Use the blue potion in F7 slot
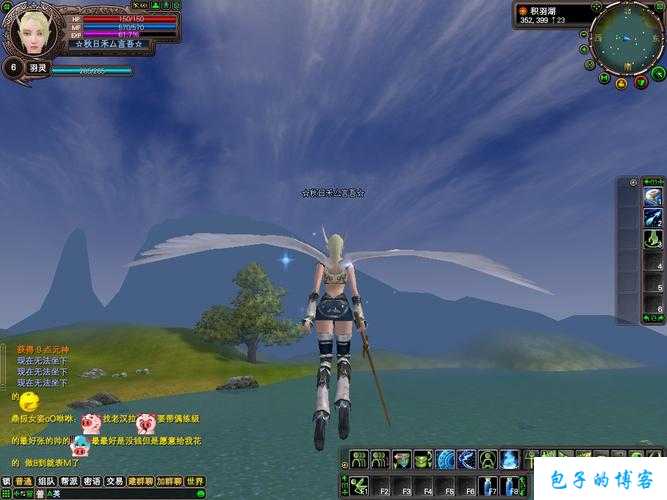The image size is (667, 500). point(488,485)
